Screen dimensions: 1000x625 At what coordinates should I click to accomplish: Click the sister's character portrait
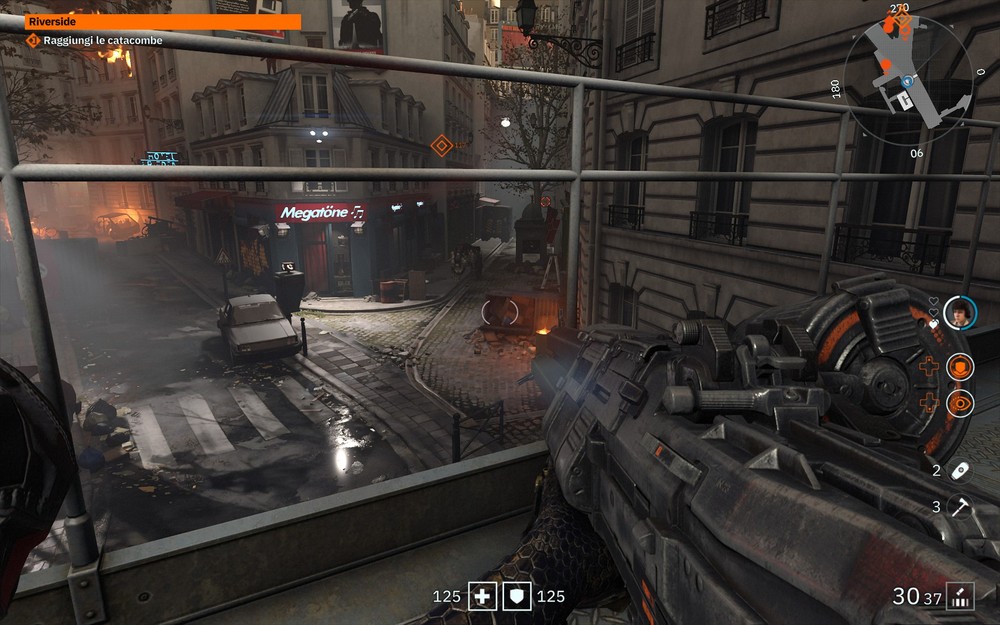959,313
